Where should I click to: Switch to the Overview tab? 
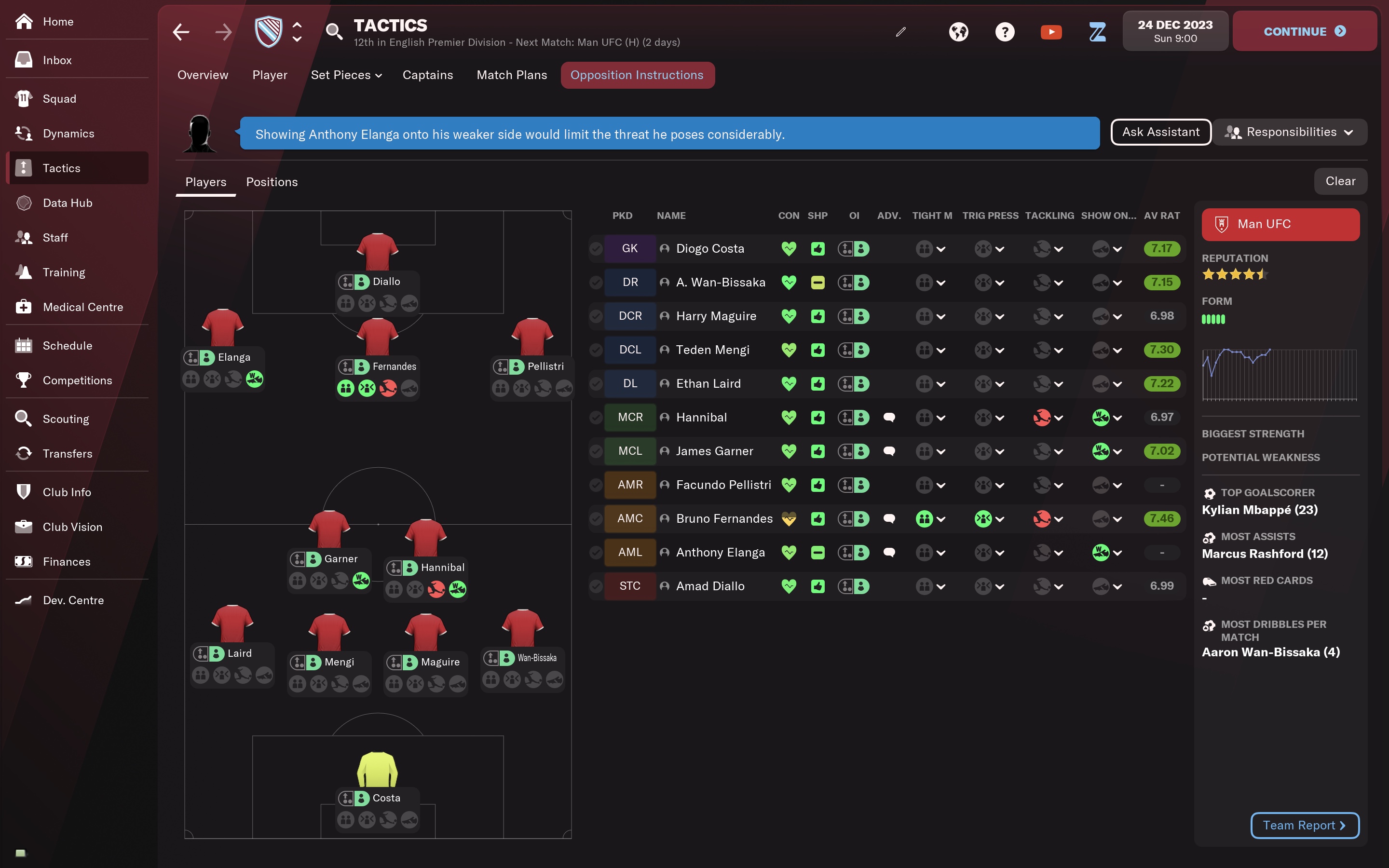203,75
